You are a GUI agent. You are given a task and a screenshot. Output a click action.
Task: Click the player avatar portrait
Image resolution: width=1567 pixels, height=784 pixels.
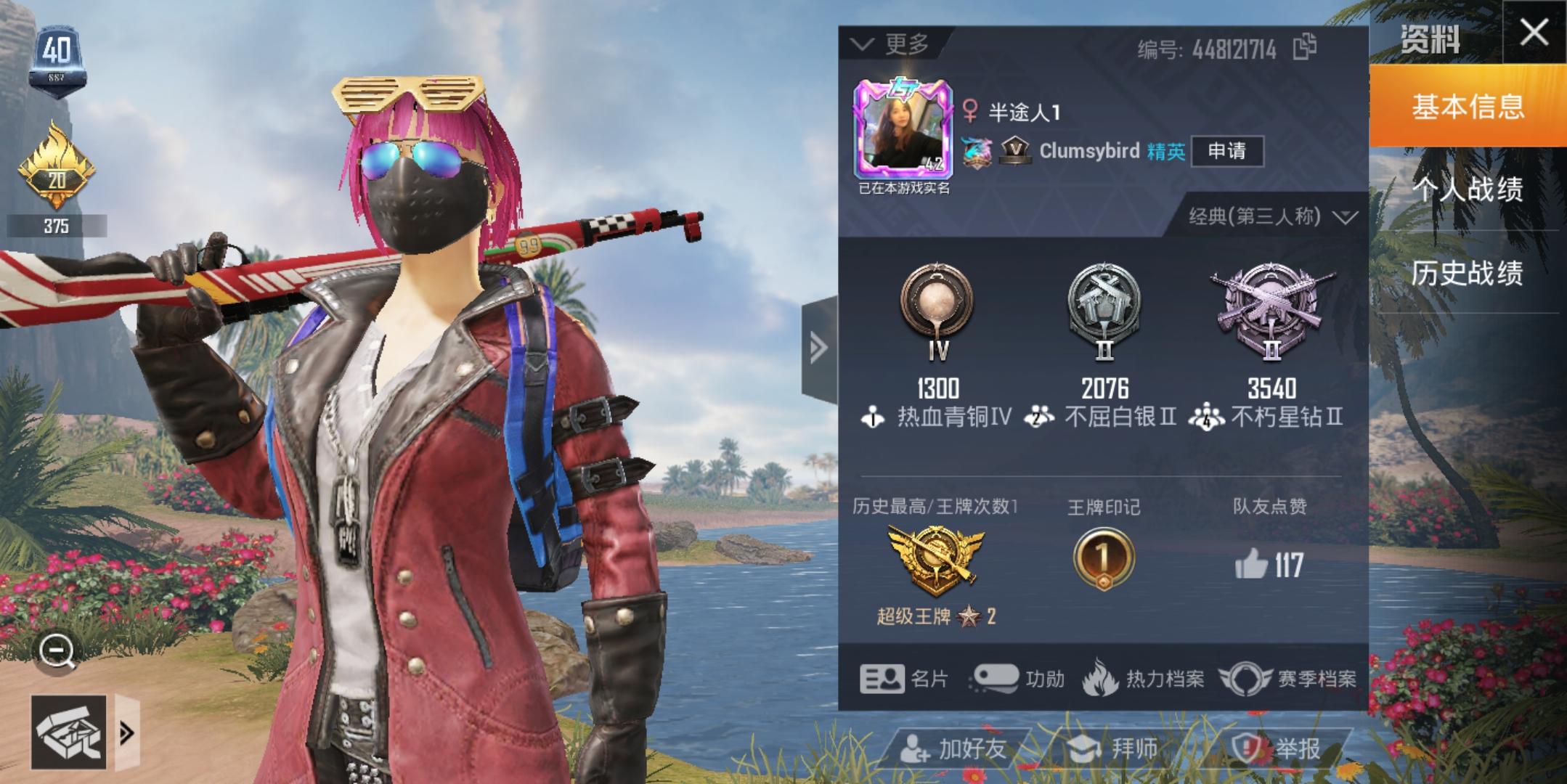pos(903,131)
